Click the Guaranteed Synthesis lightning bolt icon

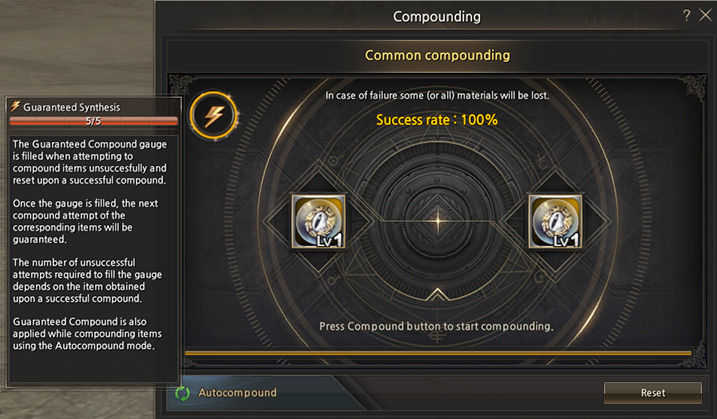(x=214, y=116)
